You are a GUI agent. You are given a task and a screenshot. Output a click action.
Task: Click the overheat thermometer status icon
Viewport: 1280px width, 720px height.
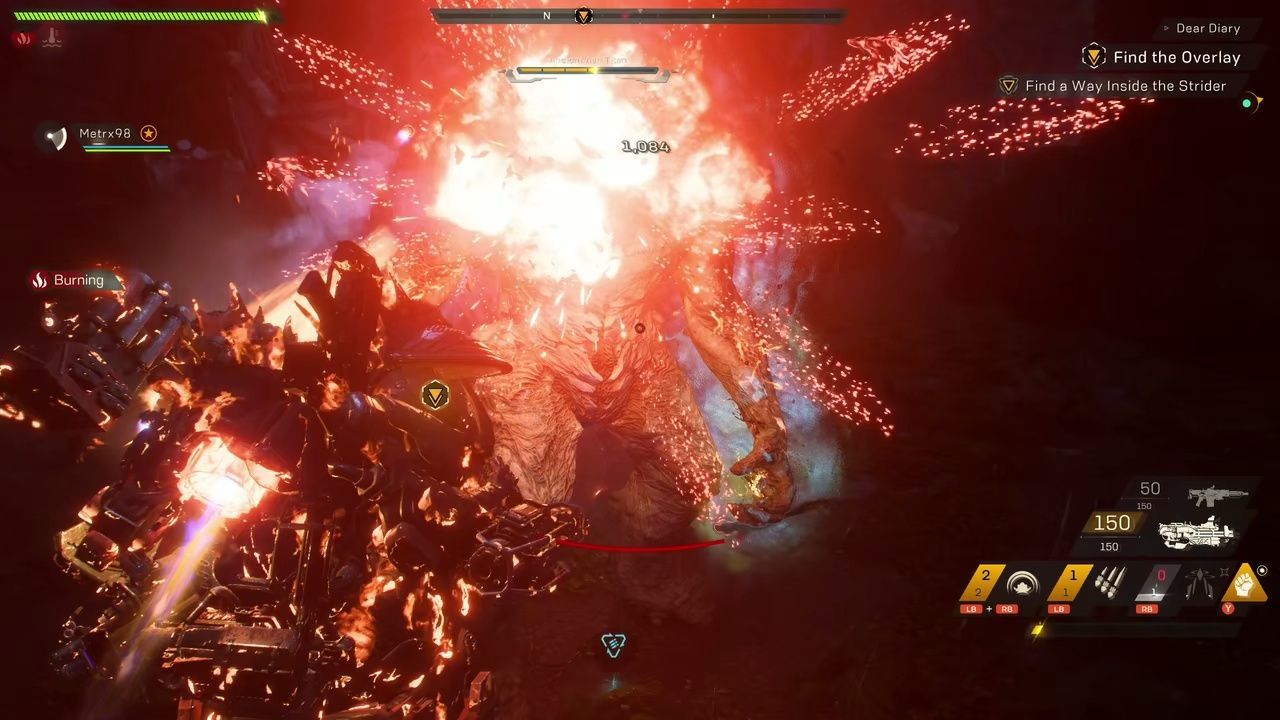coord(52,39)
